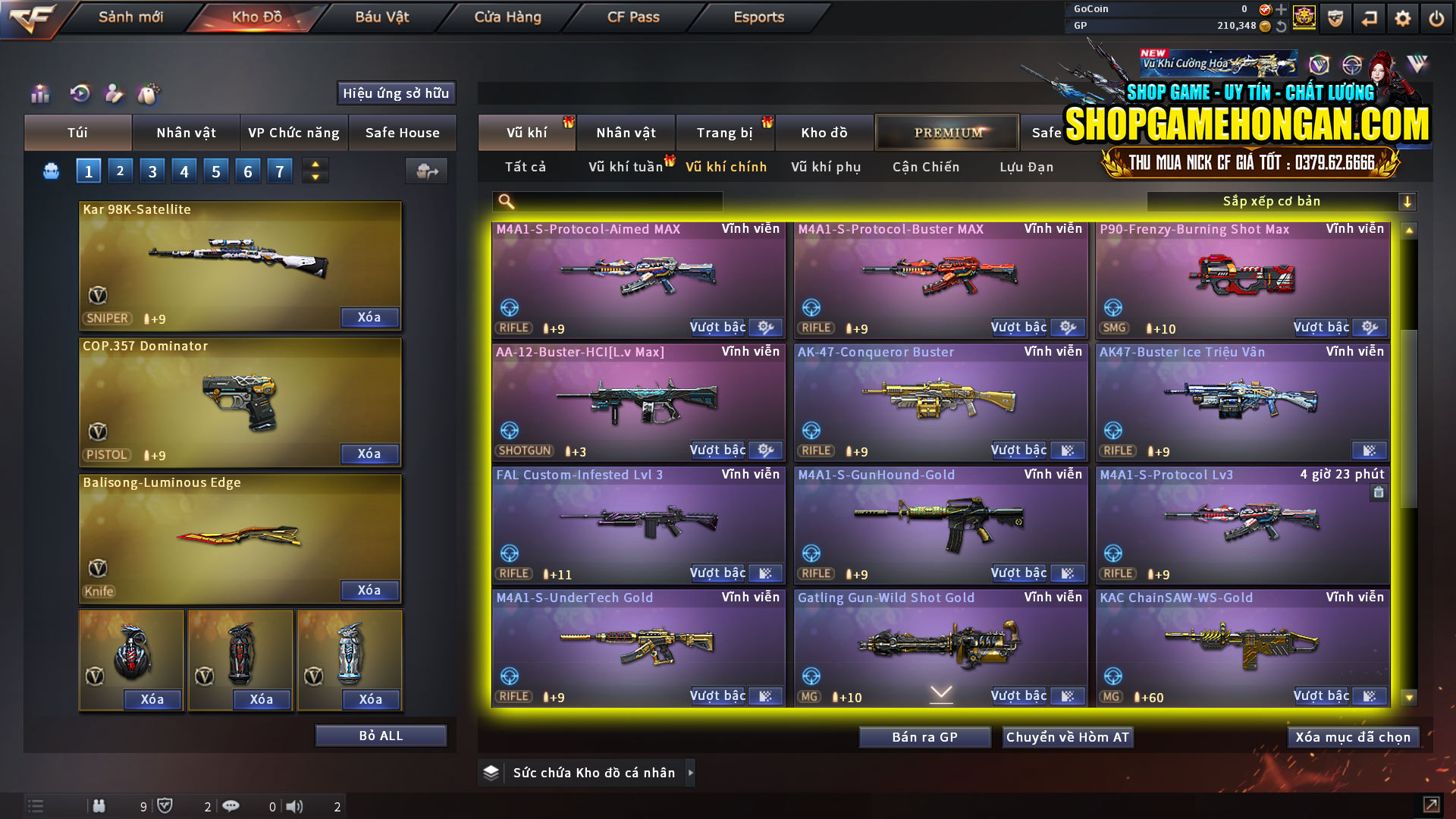This screenshot has width=1456, height=819.
Task: Open the bag transfer icon beside slot numbers
Action: click(x=426, y=171)
